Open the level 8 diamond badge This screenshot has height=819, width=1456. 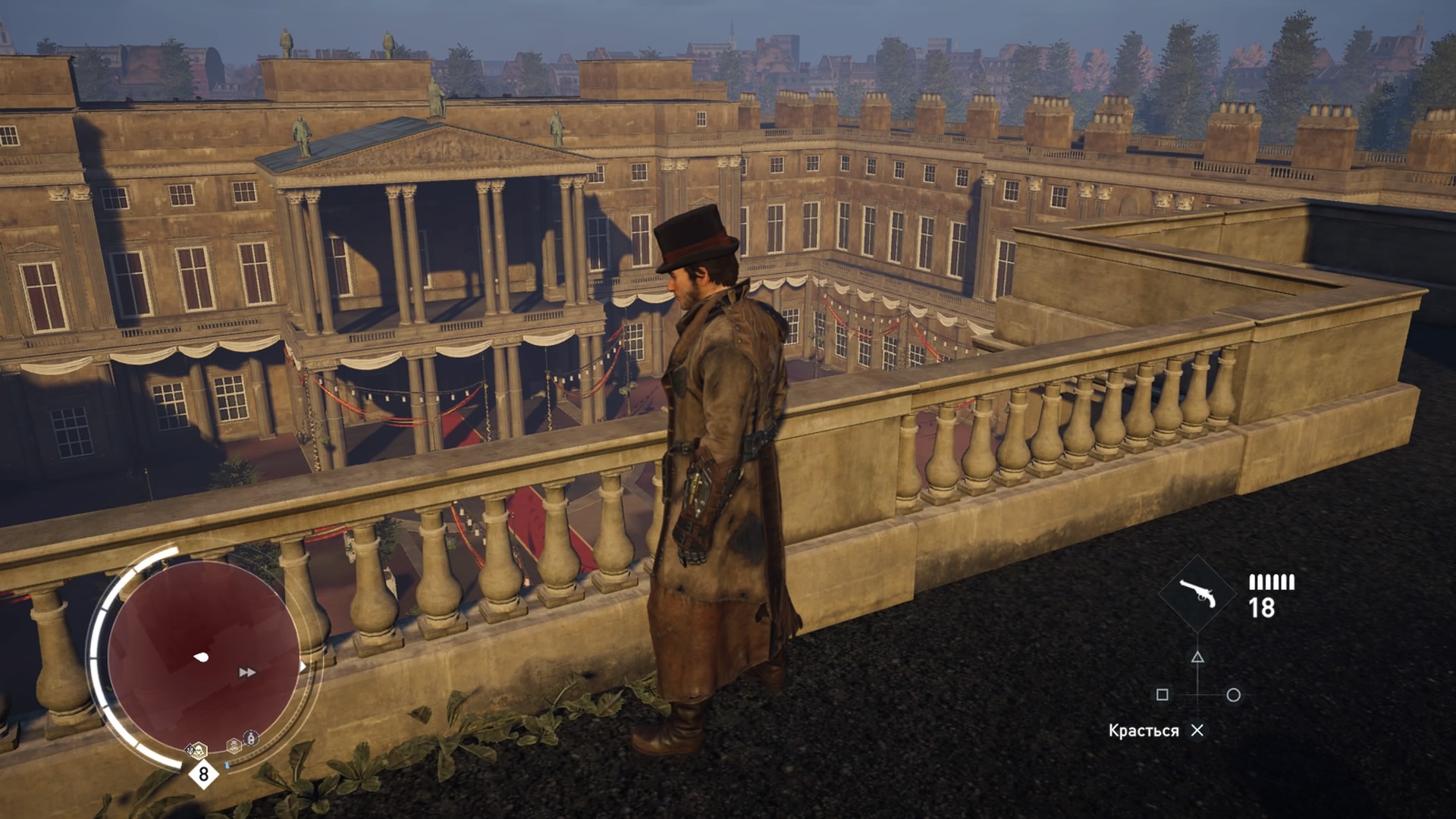point(203,774)
